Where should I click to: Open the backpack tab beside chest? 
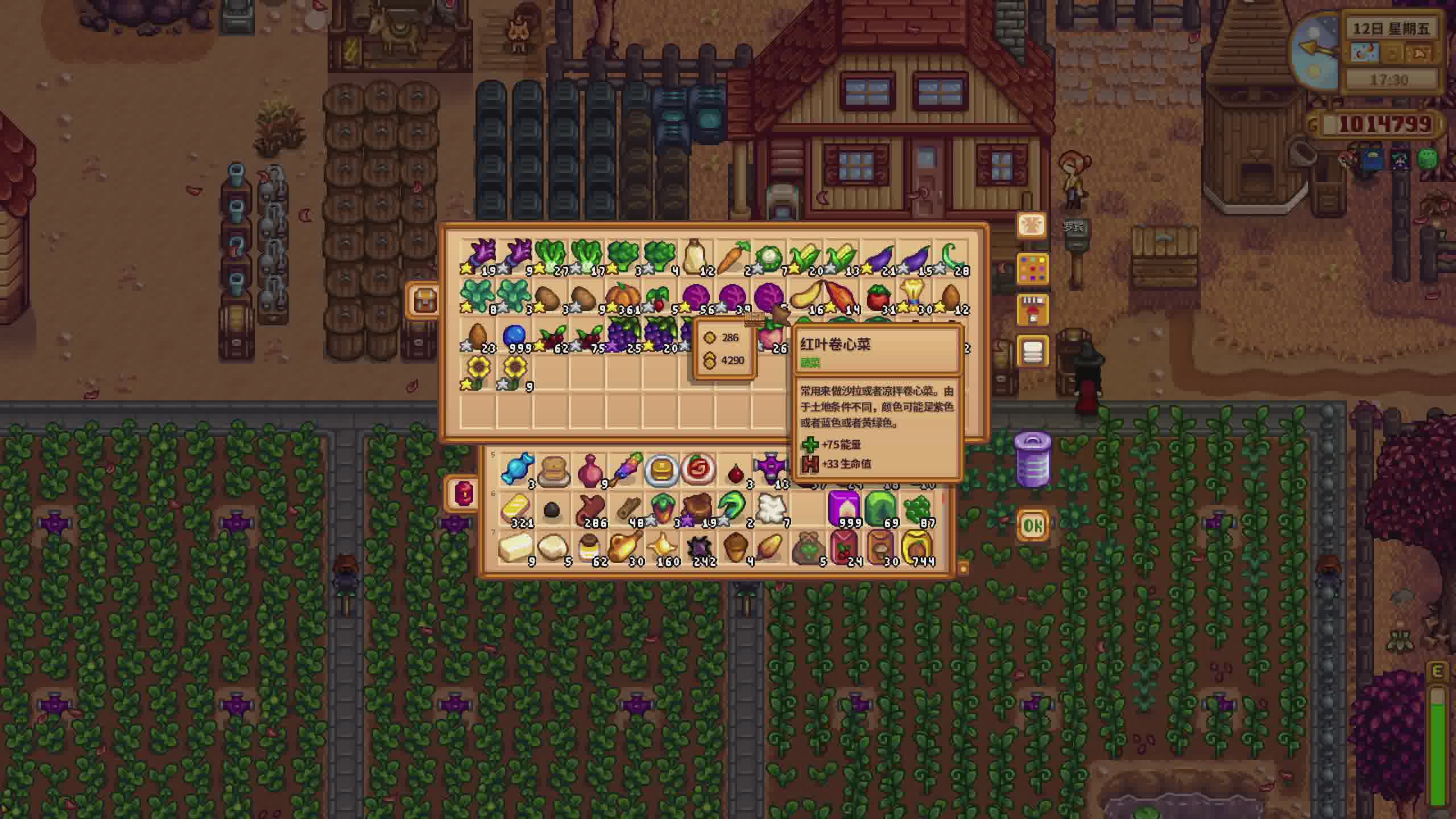point(424,300)
